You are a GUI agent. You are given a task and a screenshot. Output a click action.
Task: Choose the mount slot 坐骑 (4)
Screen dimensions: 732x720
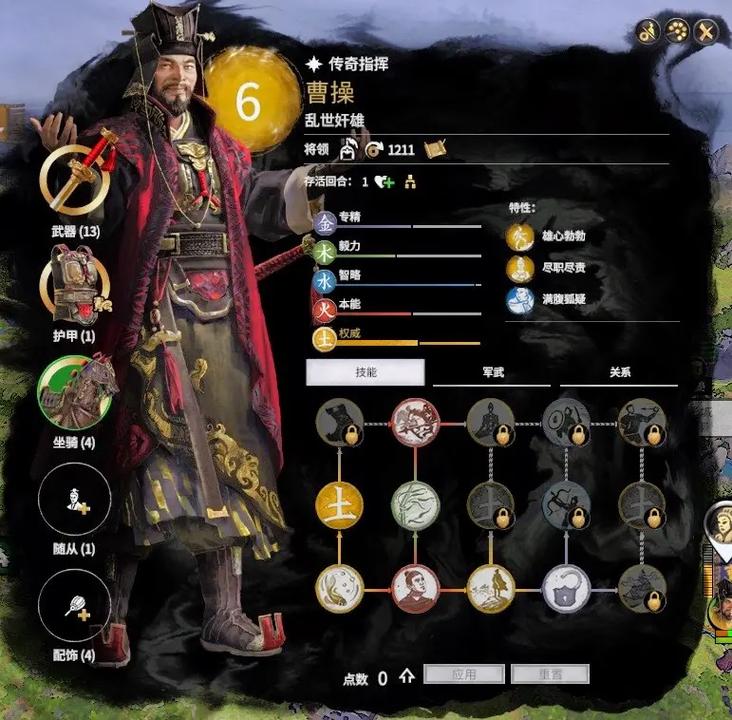pyautogui.click(x=75, y=391)
